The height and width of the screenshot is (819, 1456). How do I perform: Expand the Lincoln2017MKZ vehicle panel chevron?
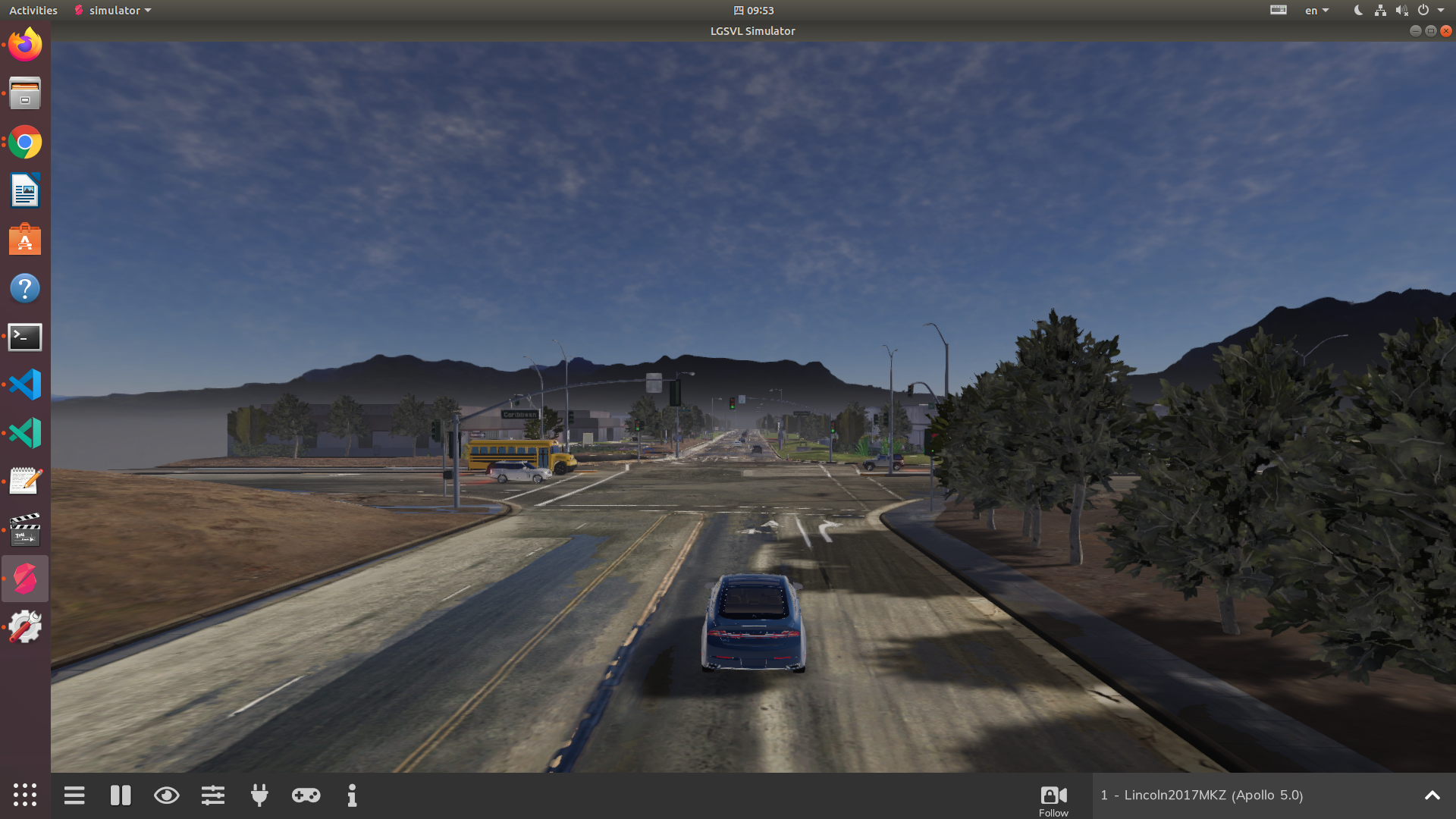click(x=1432, y=795)
